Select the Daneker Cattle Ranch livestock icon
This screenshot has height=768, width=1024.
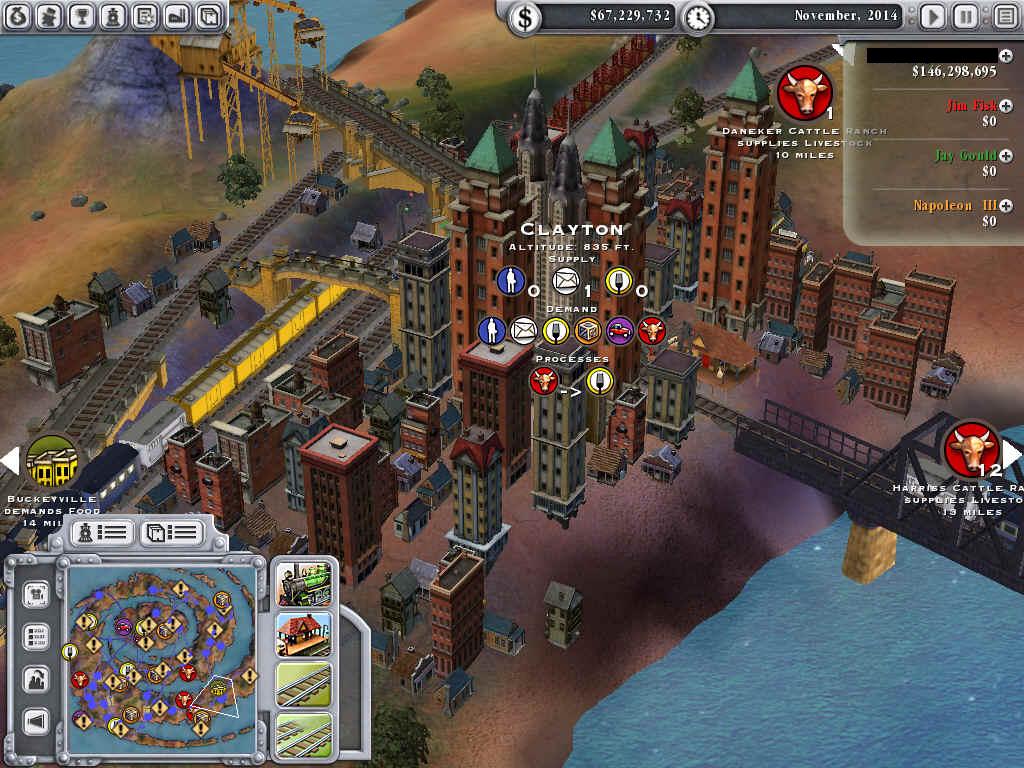(804, 93)
